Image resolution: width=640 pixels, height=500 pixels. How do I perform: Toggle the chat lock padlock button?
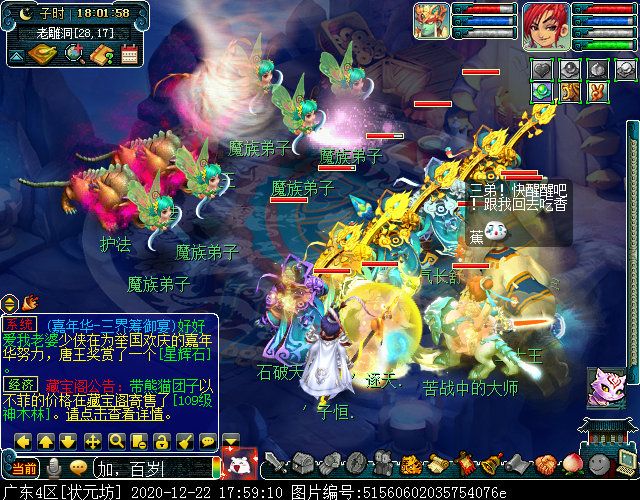(161, 441)
